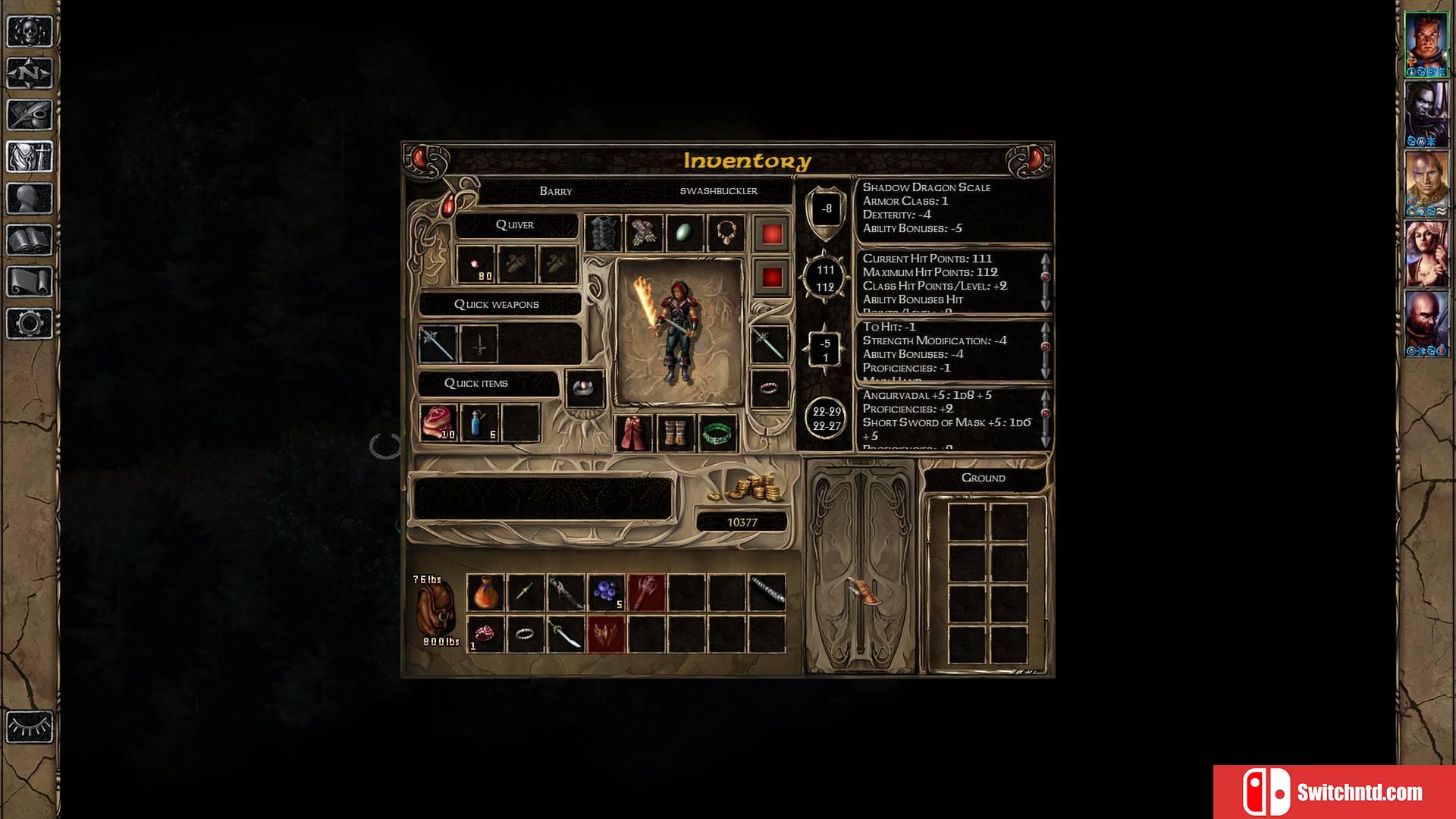Select the blue berries stack in backpack
This screenshot has width=1456, height=819.
[x=607, y=592]
